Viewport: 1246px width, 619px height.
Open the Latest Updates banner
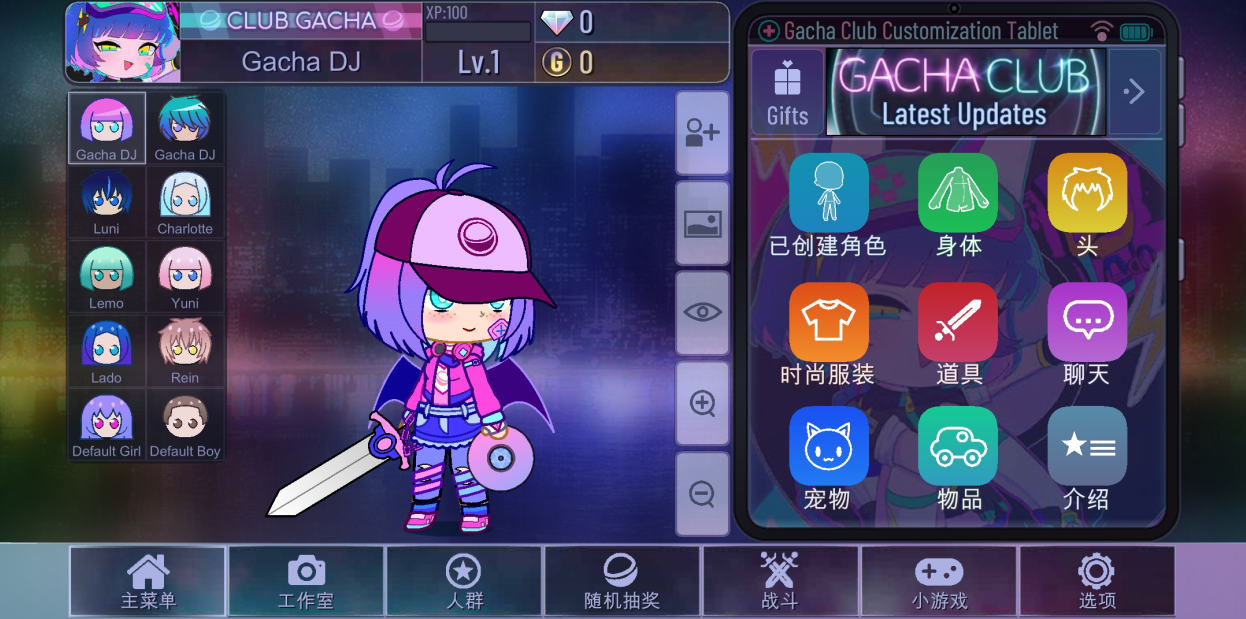(965, 92)
